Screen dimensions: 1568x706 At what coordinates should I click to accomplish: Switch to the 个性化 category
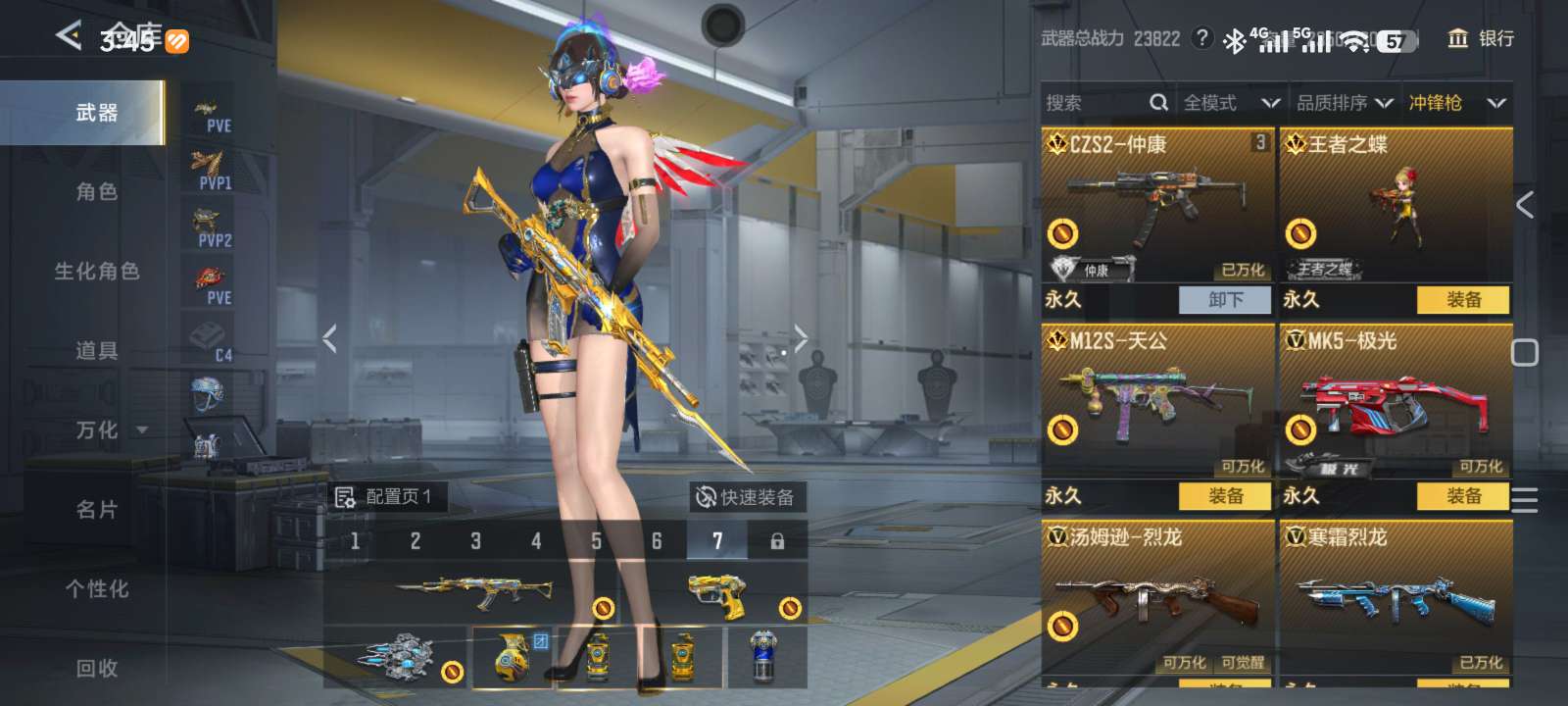96,589
